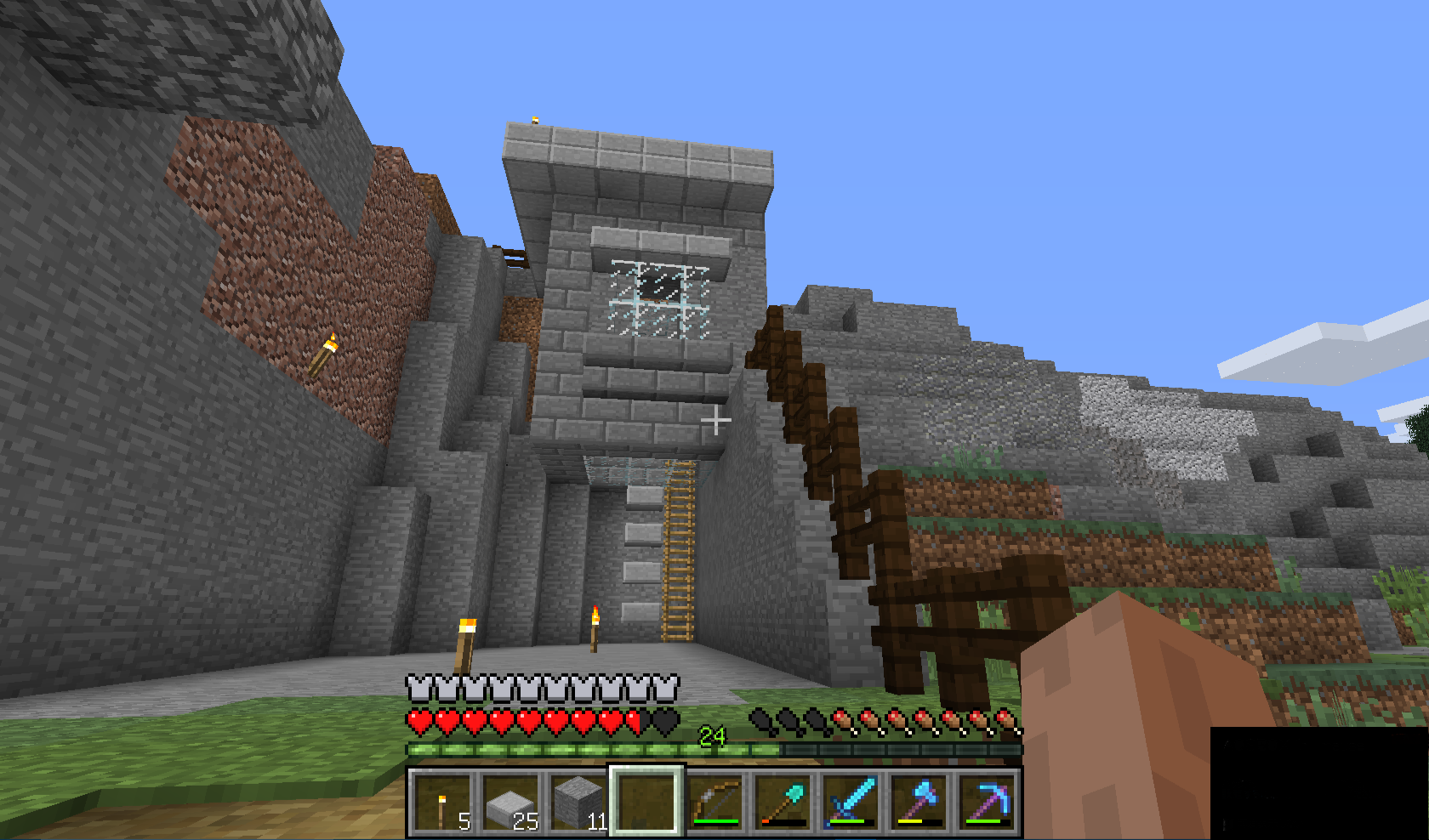Equip the bow from the hotbar
This screenshot has width=1429, height=840.
(x=714, y=803)
